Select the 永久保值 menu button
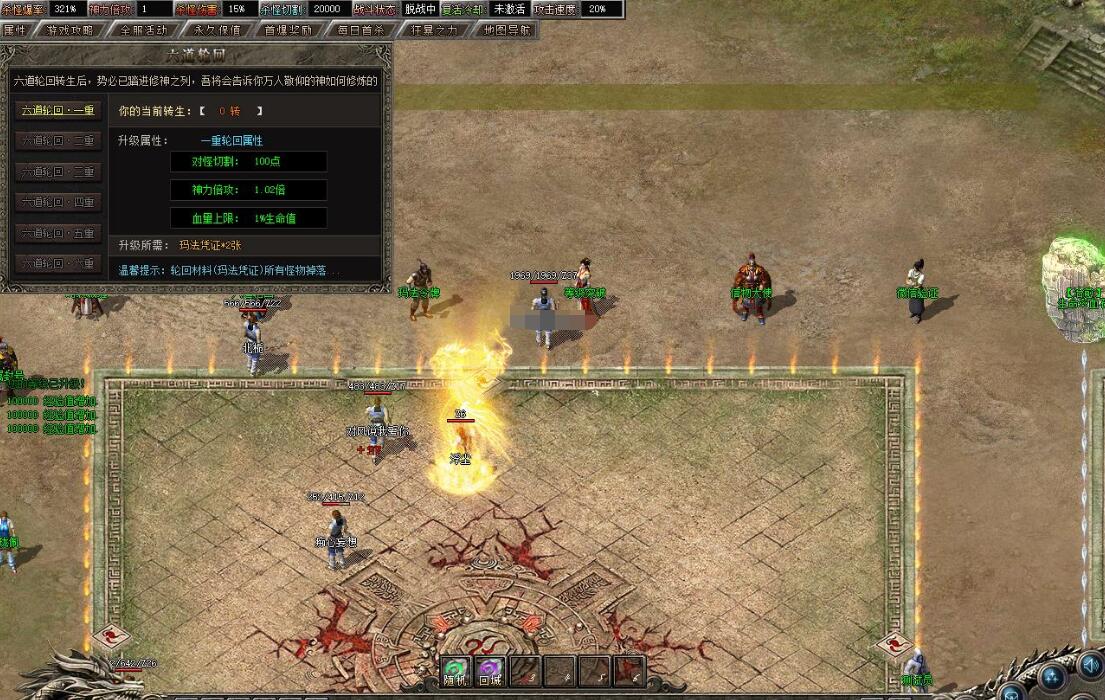The height and width of the screenshot is (700, 1105). click(216, 30)
